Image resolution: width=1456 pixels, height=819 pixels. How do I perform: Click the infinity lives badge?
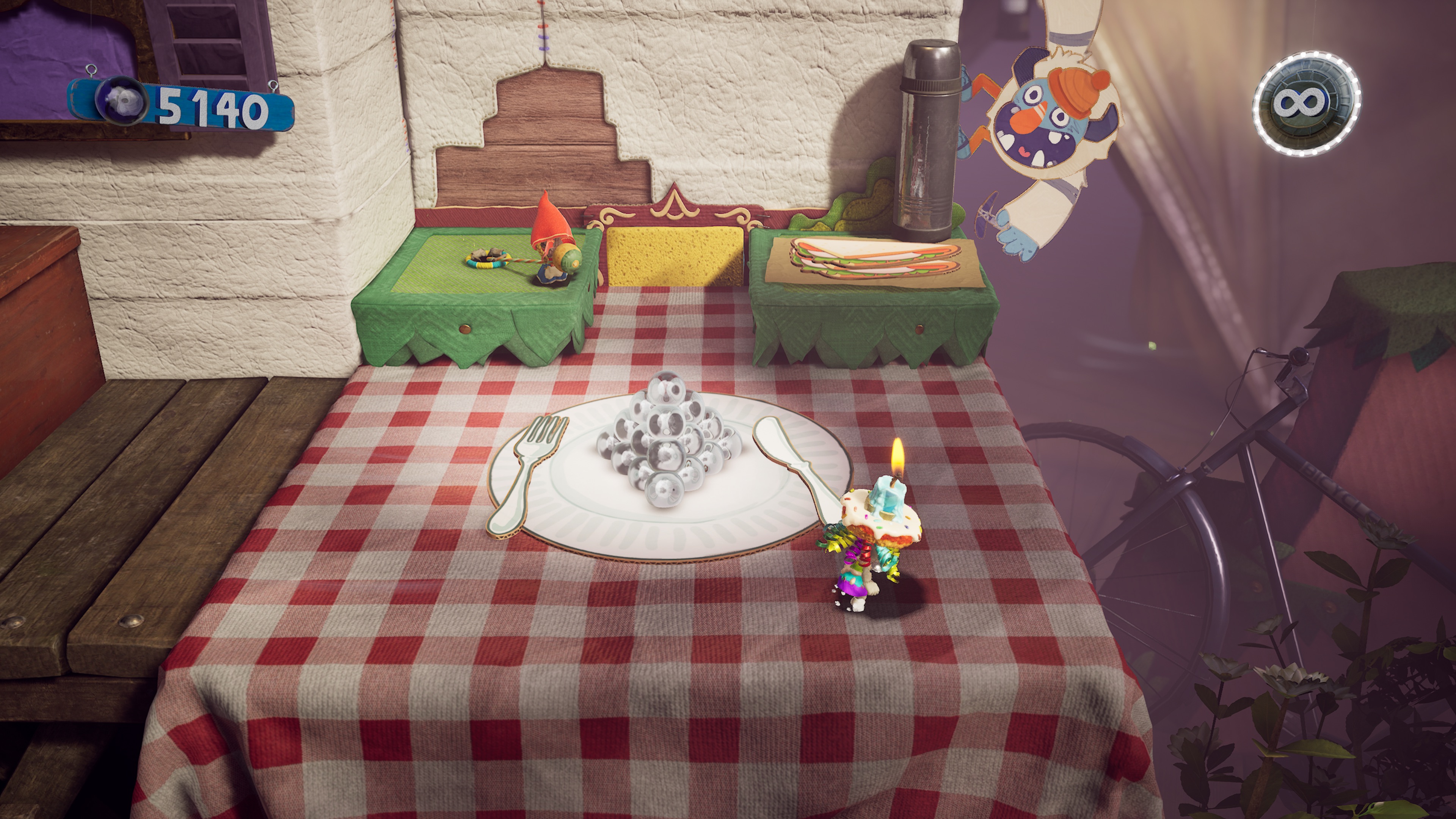(x=1306, y=104)
